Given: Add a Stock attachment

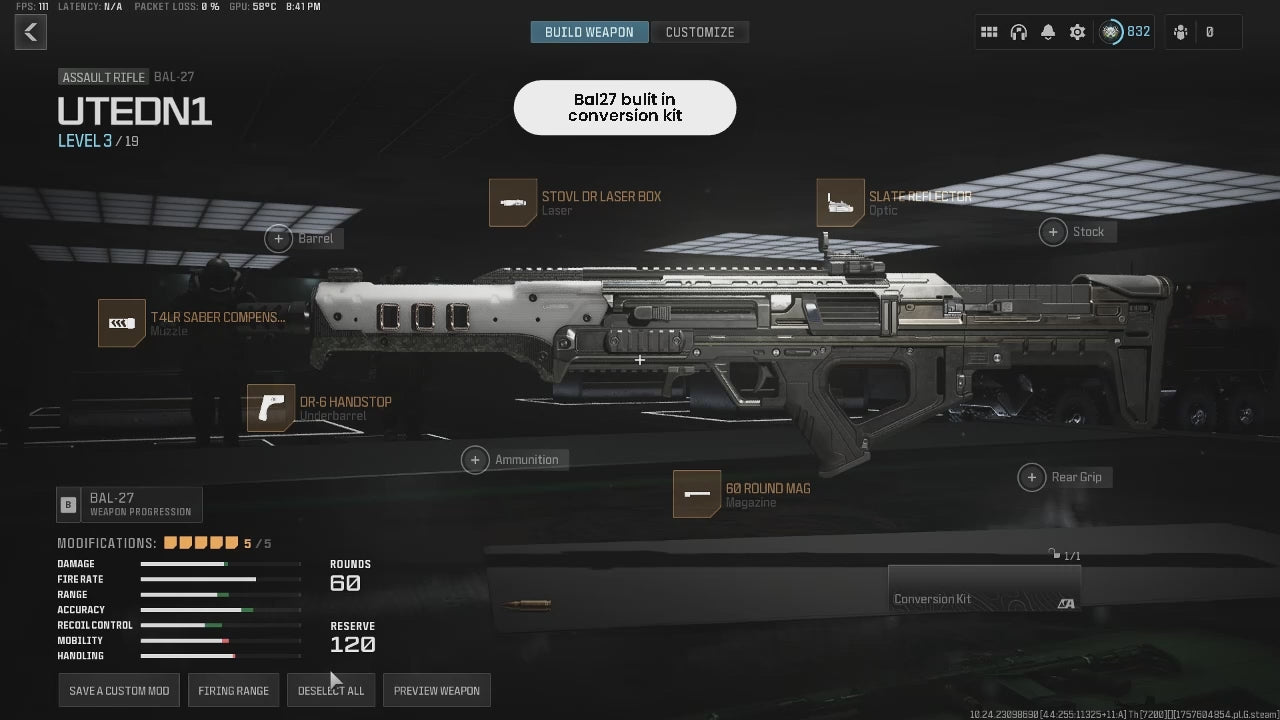Looking at the screenshot, I should point(1053,232).
